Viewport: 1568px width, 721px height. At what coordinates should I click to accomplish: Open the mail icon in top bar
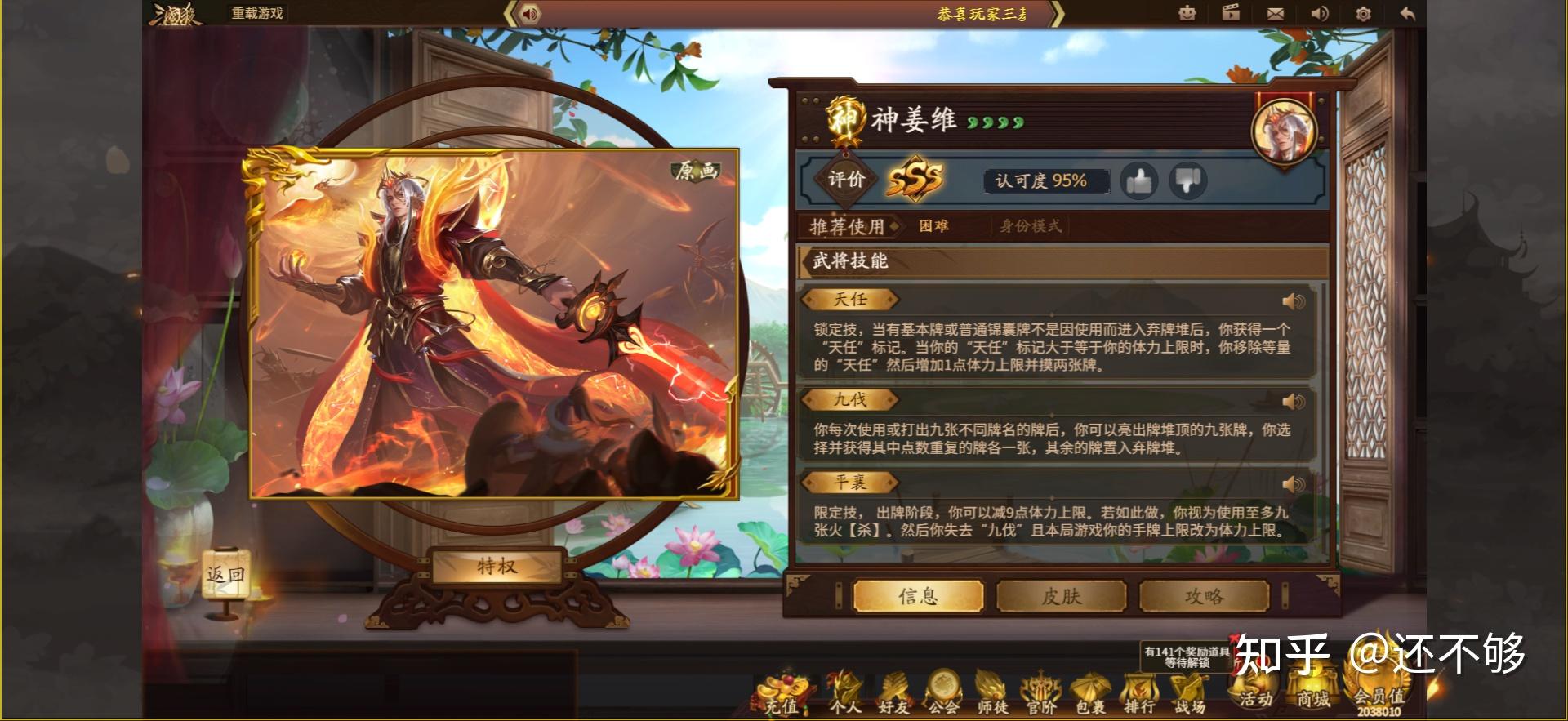click(x=1276, y=13)
